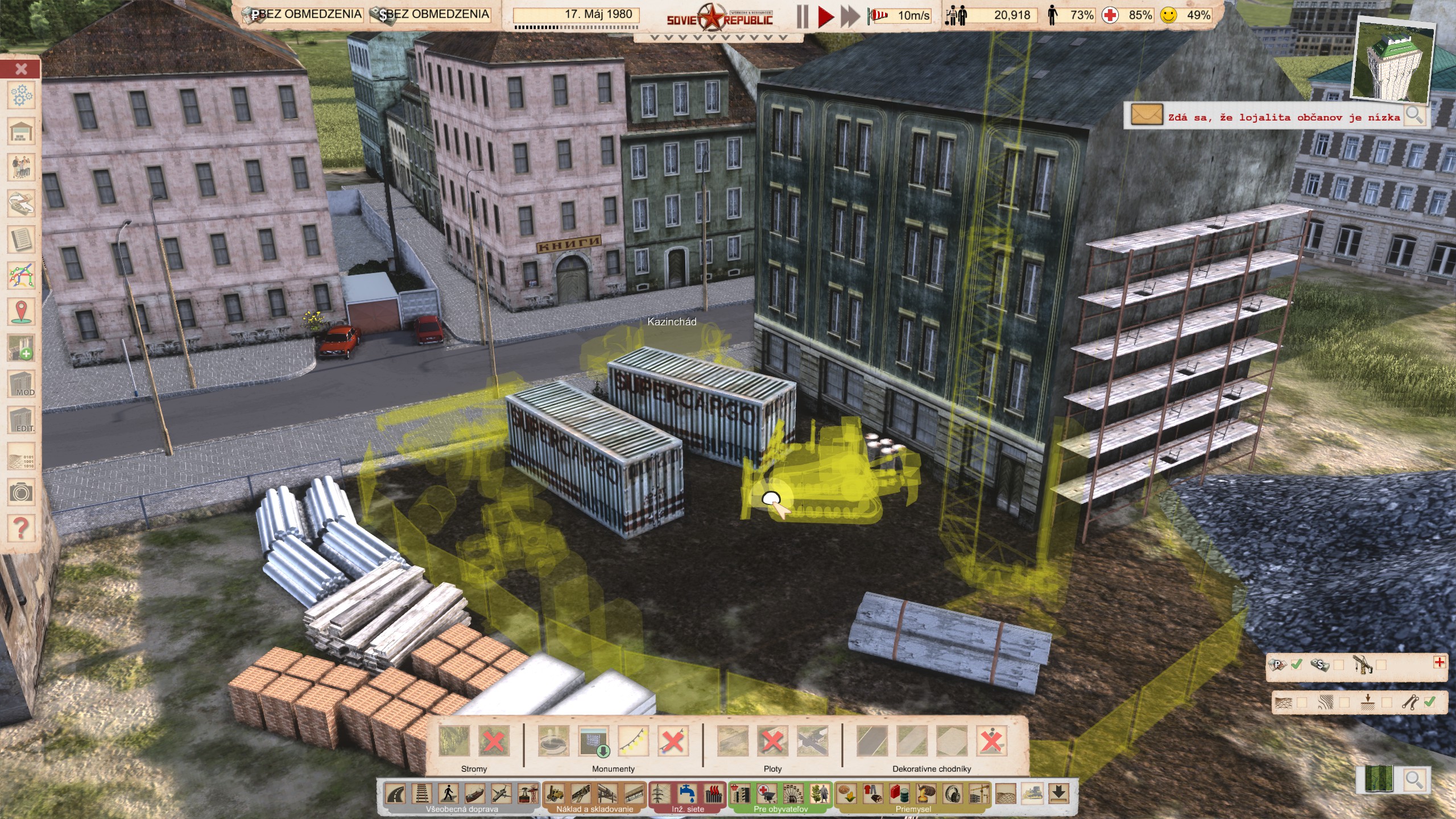Open the low loyalty notification message
This screenshot has height=819, width=1456.
click(1146, 115)
